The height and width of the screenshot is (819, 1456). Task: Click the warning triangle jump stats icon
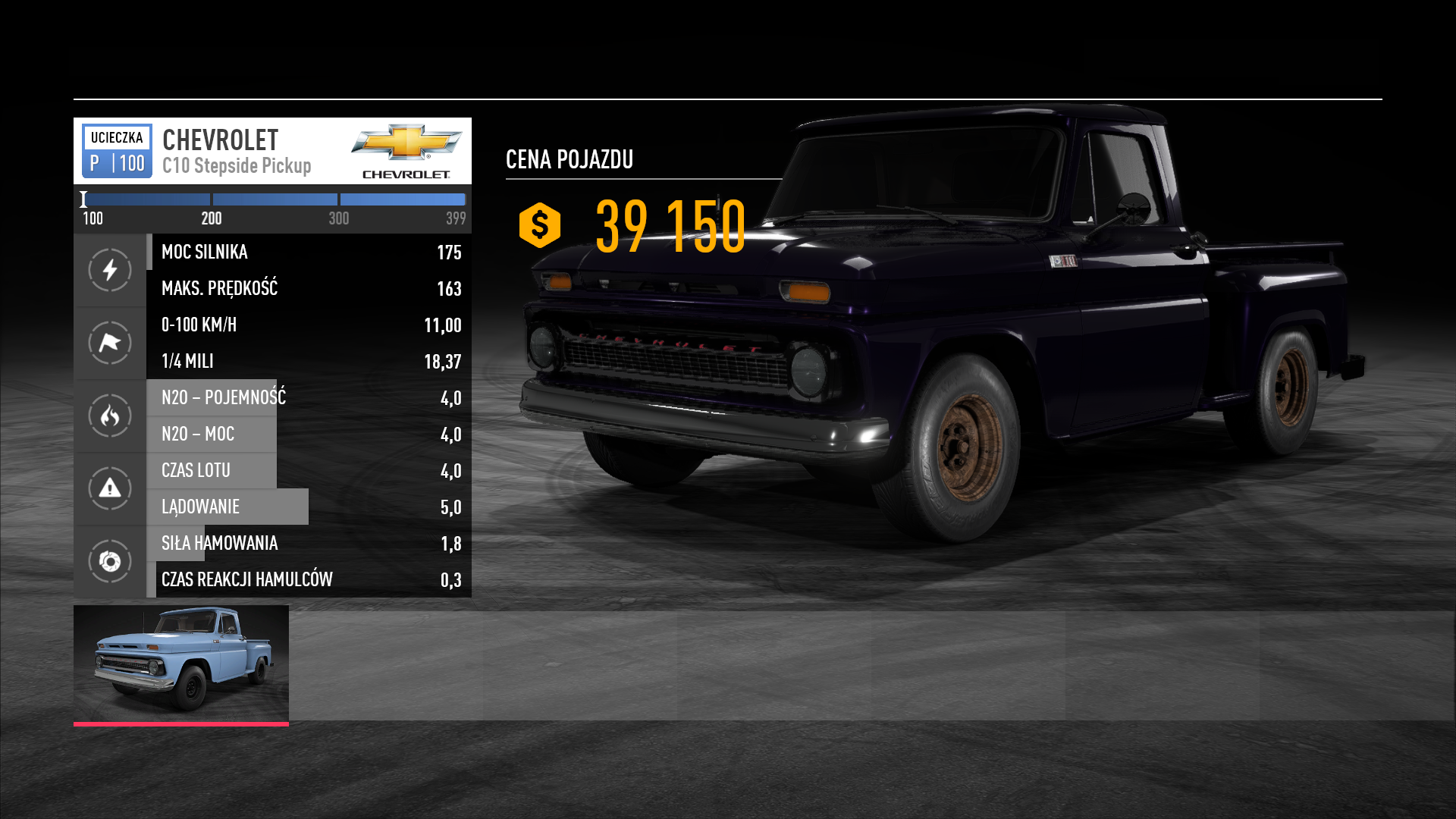point(110,488)
